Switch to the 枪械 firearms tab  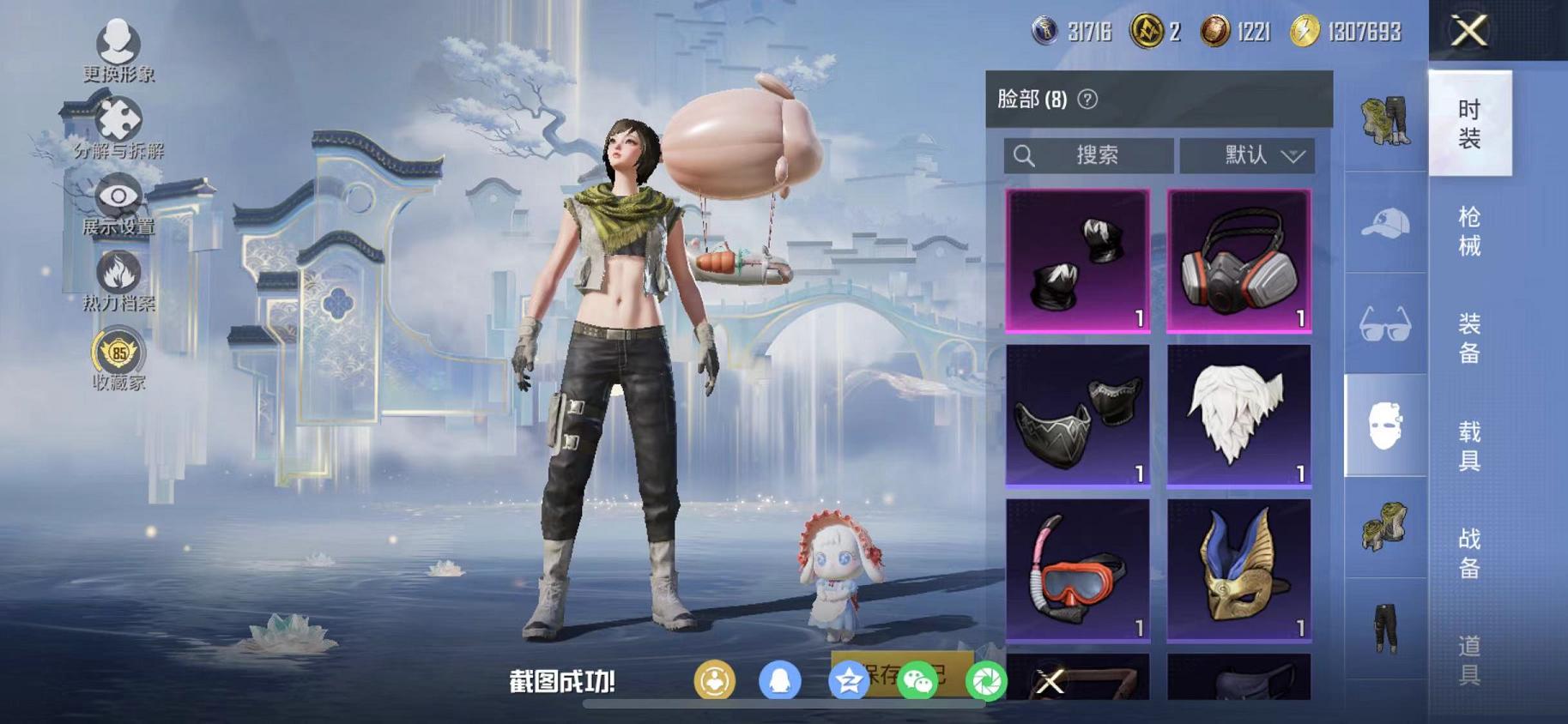pyautogui.click(x=1469, y=231)
